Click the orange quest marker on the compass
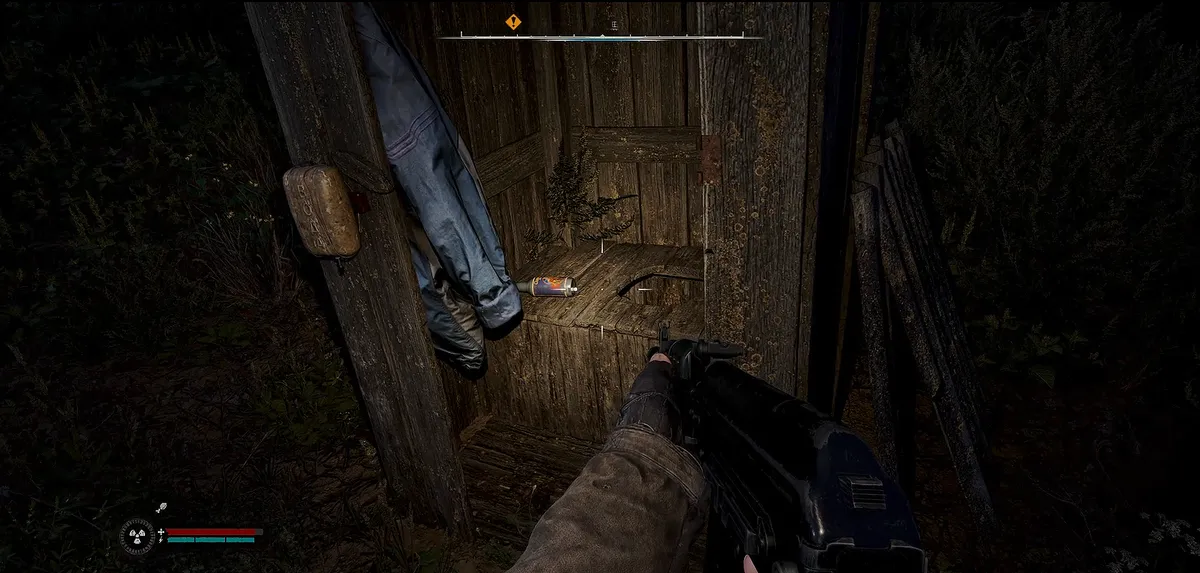Image resolution: width=1200 pixels, height=573 pixels. pos(513,21)
